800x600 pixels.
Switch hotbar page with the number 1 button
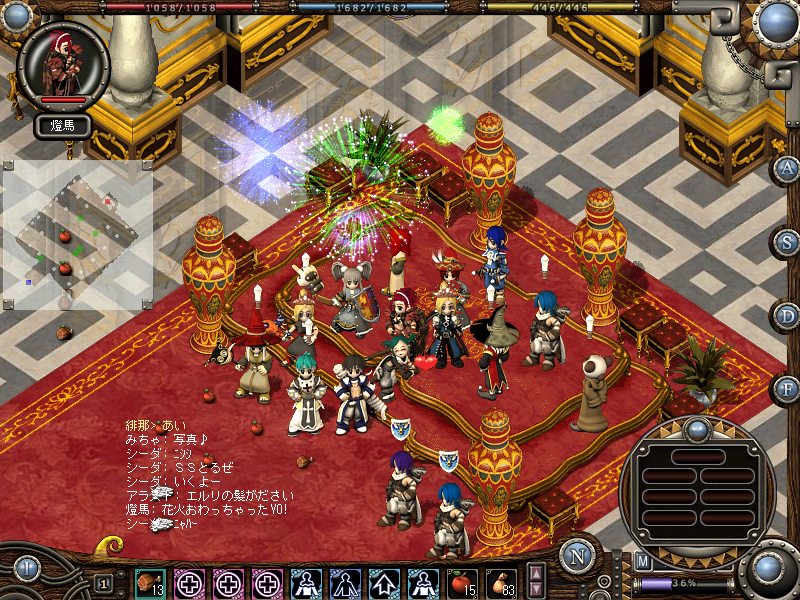pos(103,582)
